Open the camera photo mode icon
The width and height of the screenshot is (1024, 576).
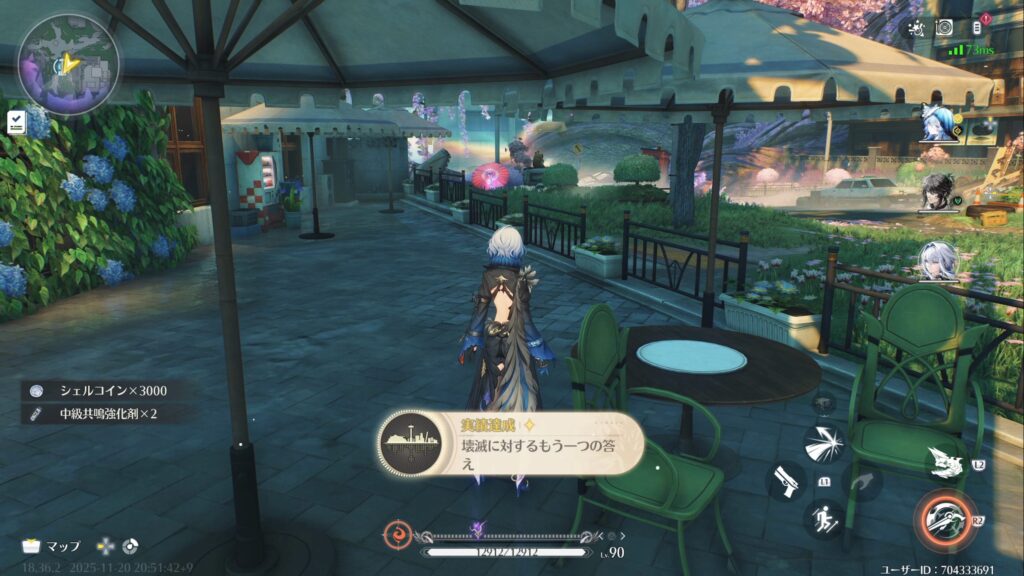point(944,28)
